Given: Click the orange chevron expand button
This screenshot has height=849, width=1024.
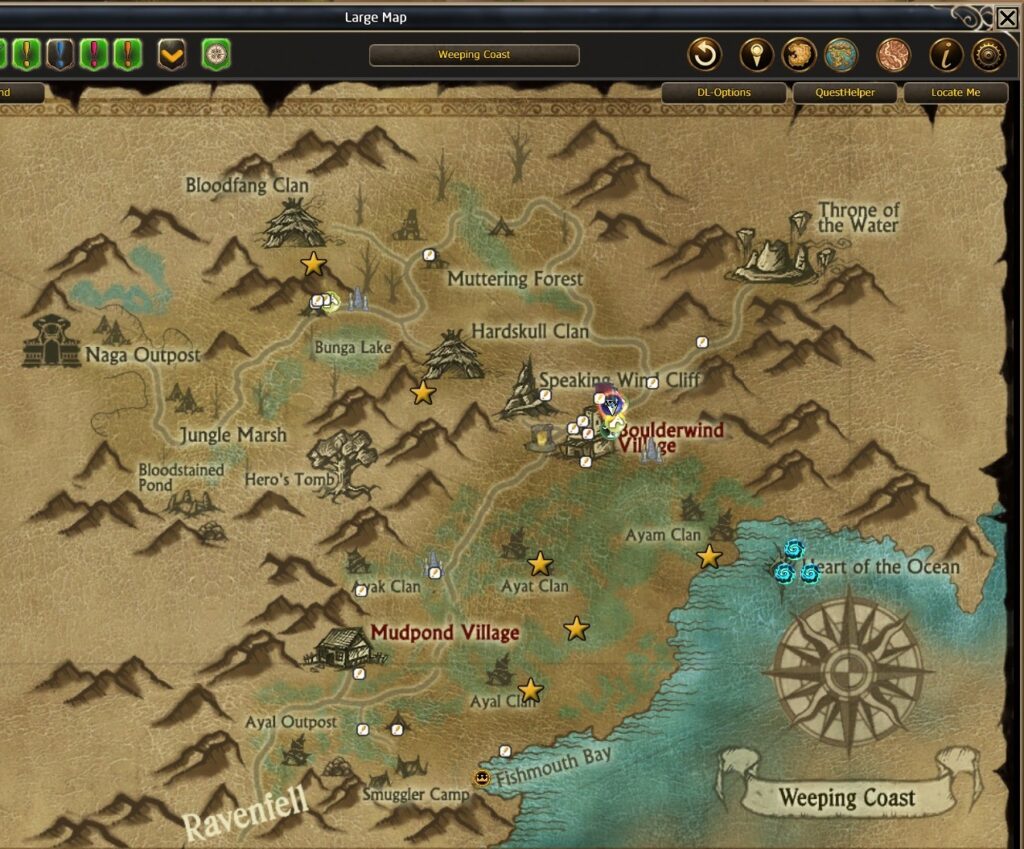Looking at the screenshot, I should click(x=172, y=55).
